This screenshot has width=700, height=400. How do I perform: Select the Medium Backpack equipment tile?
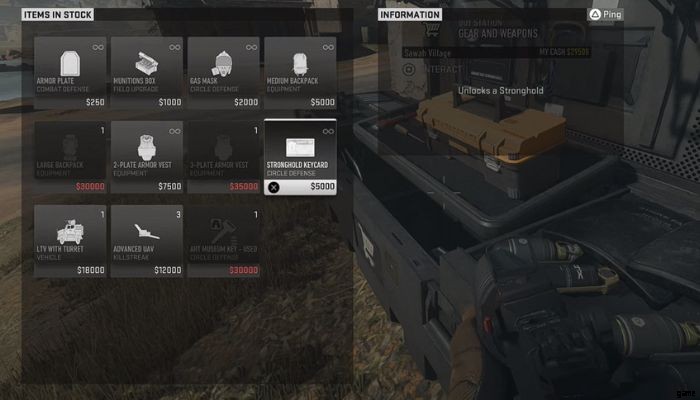click(x=300, y=73)
